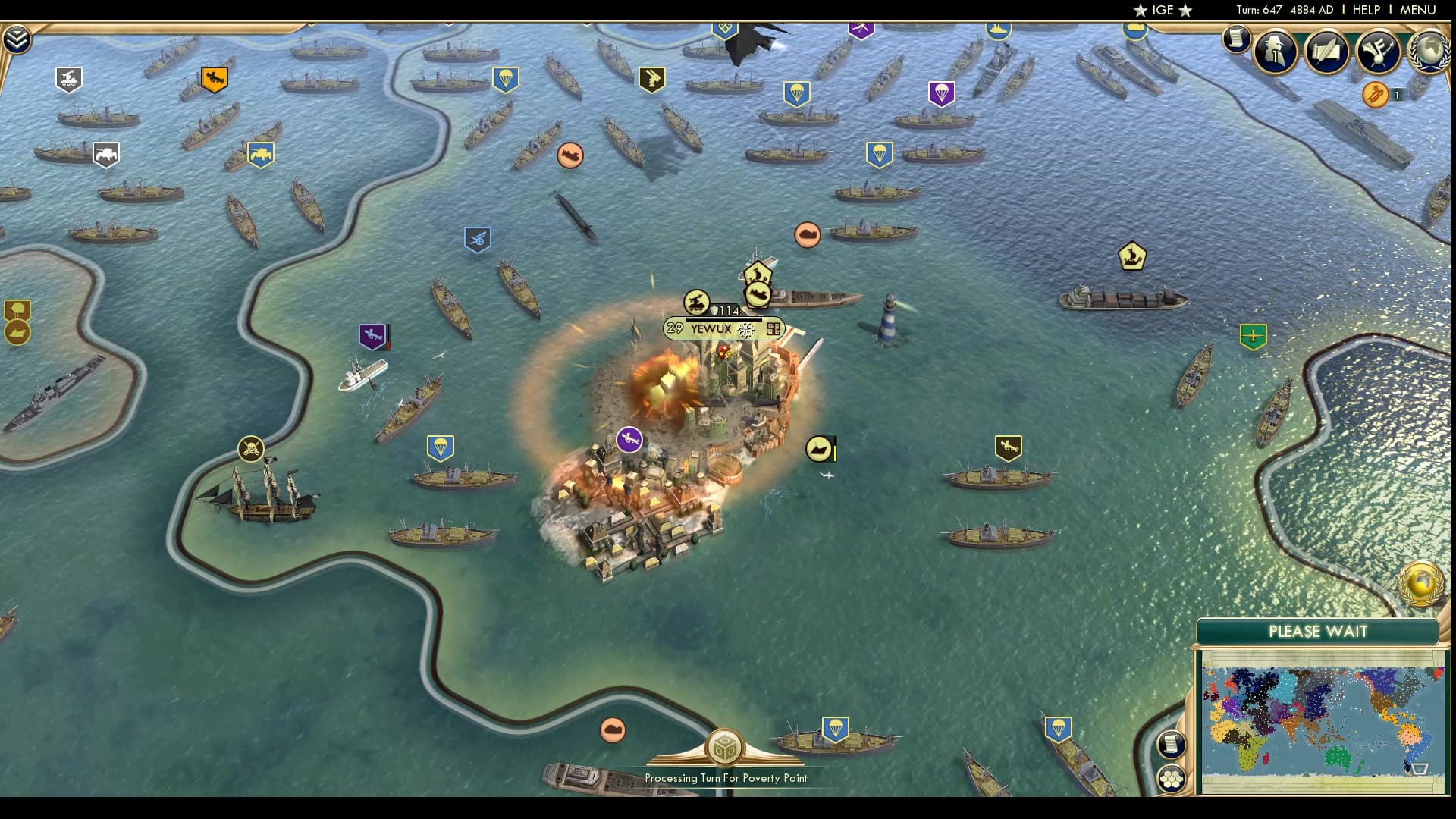This screenshot has width=1456, height=819.
Task: Open the notification log scroll icon
Action: point(1238,39)
